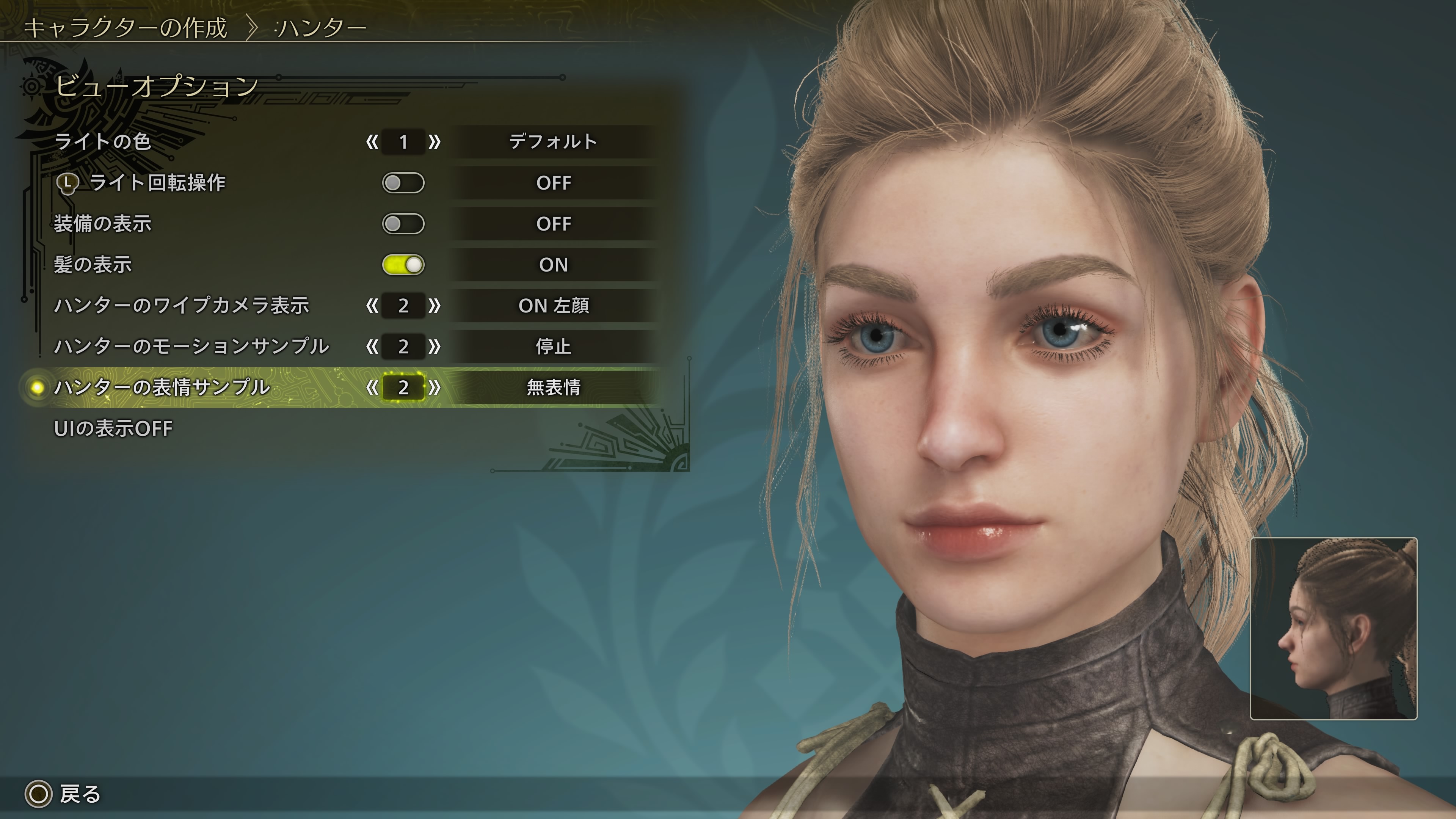
Task: Step back ハンターのワイプカメラ表示 with left arrow
Action: (x=372, y=306)
